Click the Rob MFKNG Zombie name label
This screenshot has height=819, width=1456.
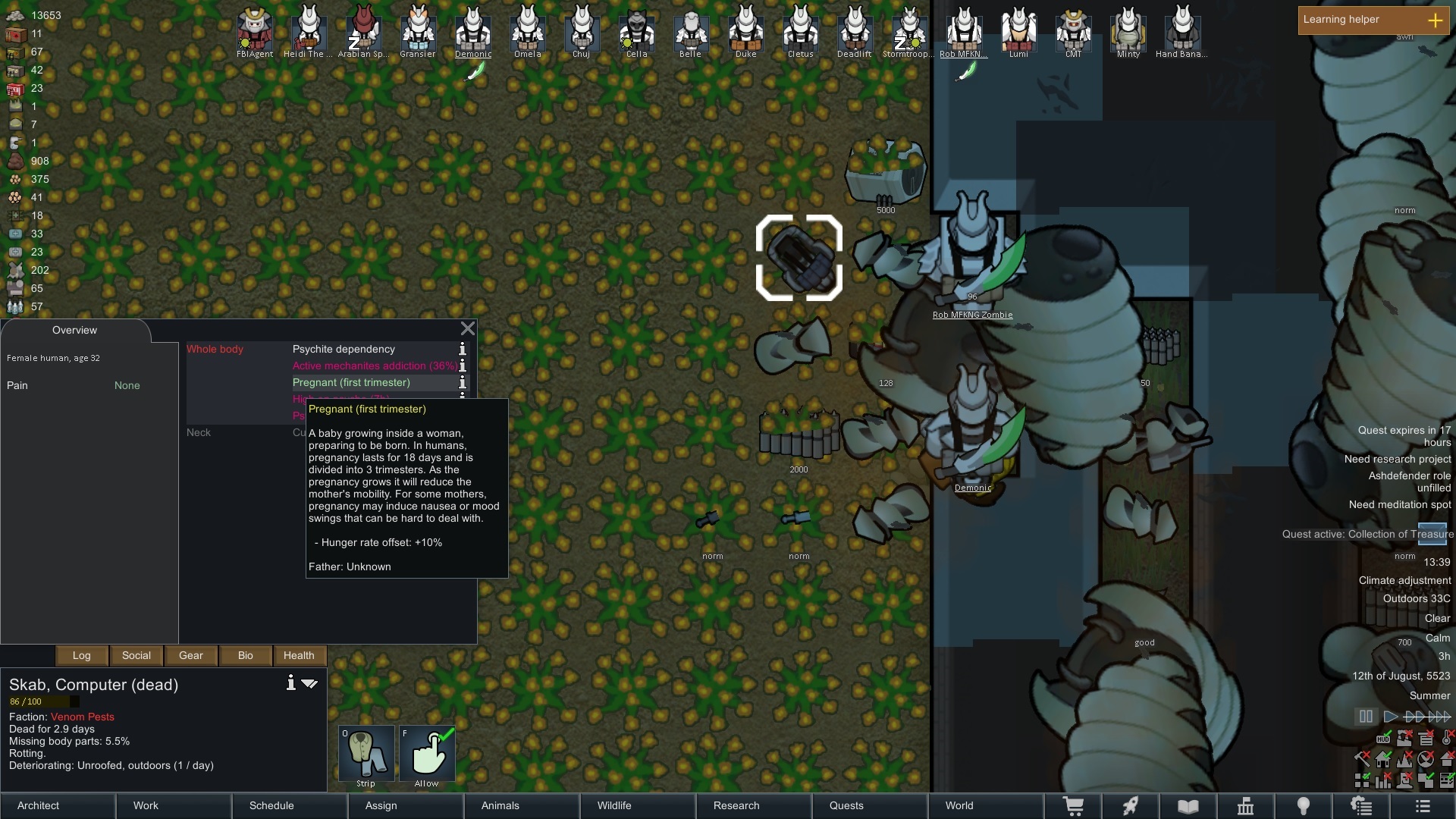click(x=973, y=315)
